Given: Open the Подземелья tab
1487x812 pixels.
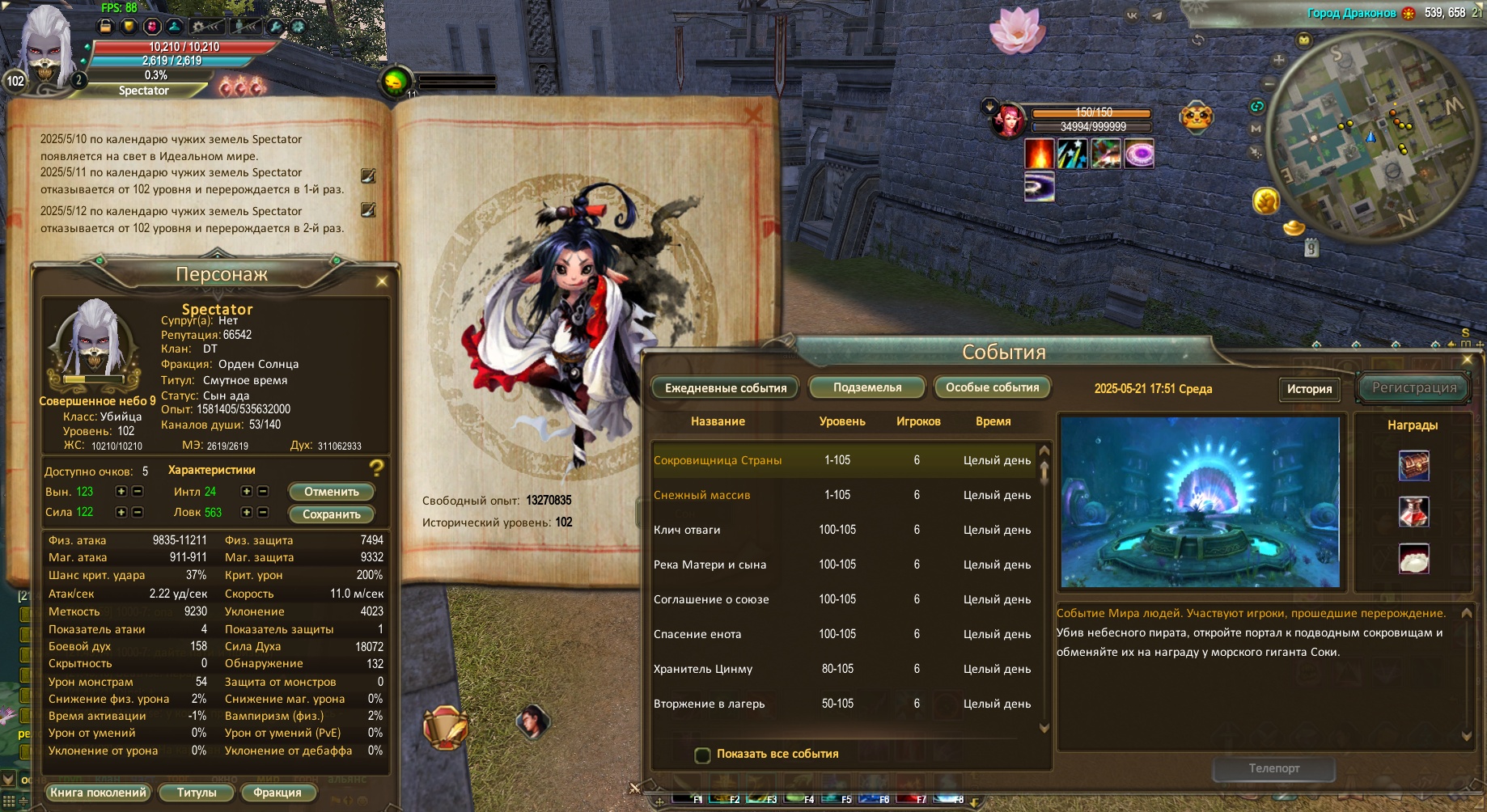Looking at the screenshot, I should tap(866, 388).
